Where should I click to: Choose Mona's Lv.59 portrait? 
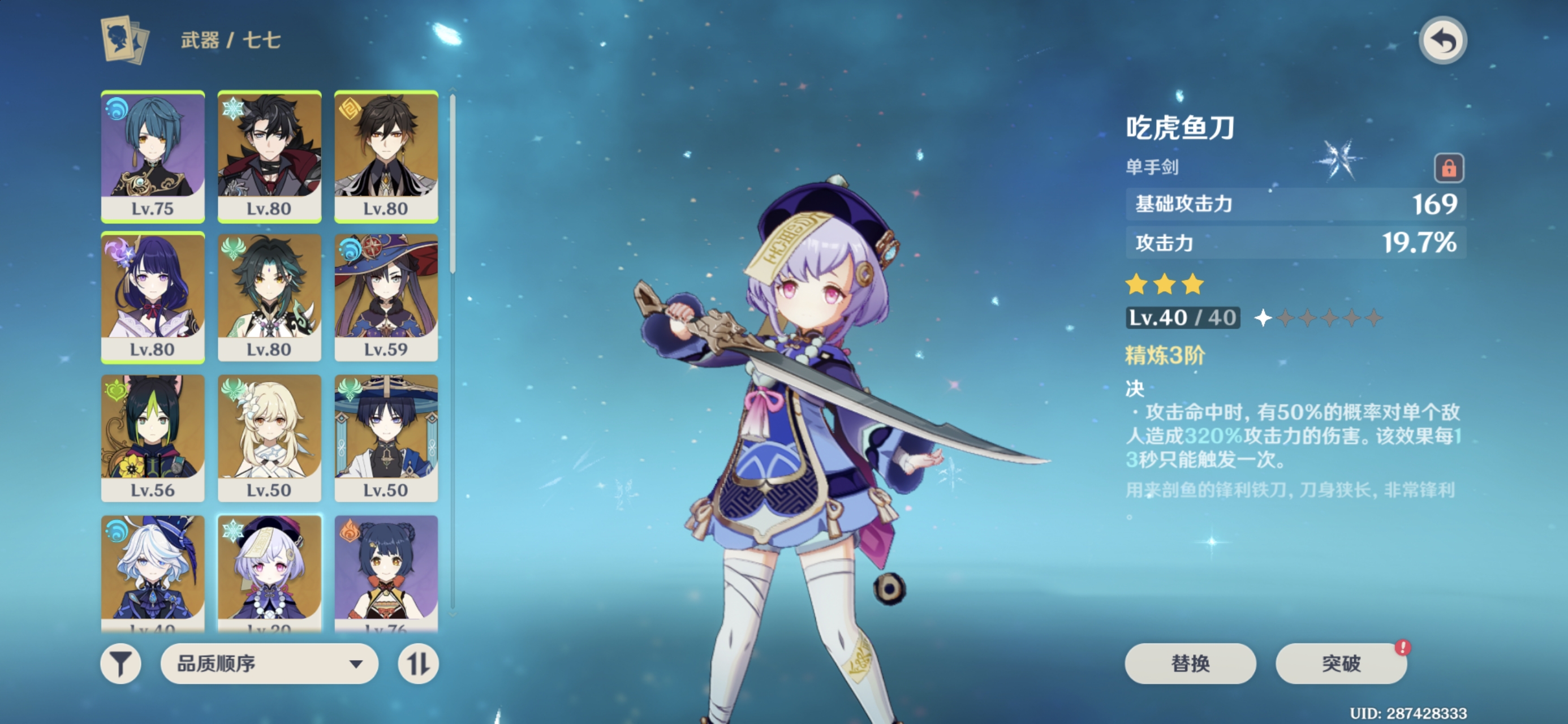click(x=386, y=298)
